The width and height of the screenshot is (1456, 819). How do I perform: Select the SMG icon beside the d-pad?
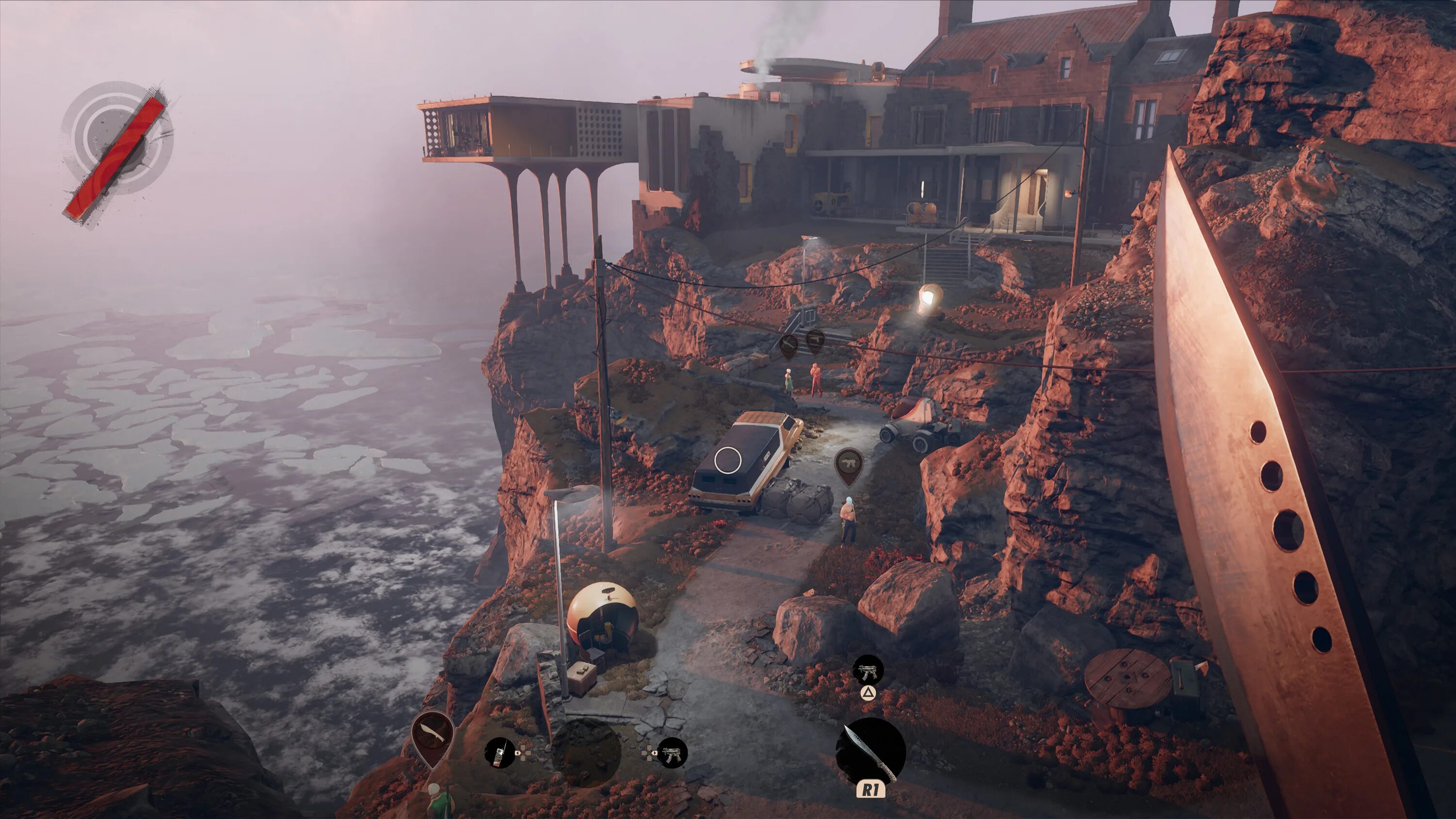click(673, 753)
